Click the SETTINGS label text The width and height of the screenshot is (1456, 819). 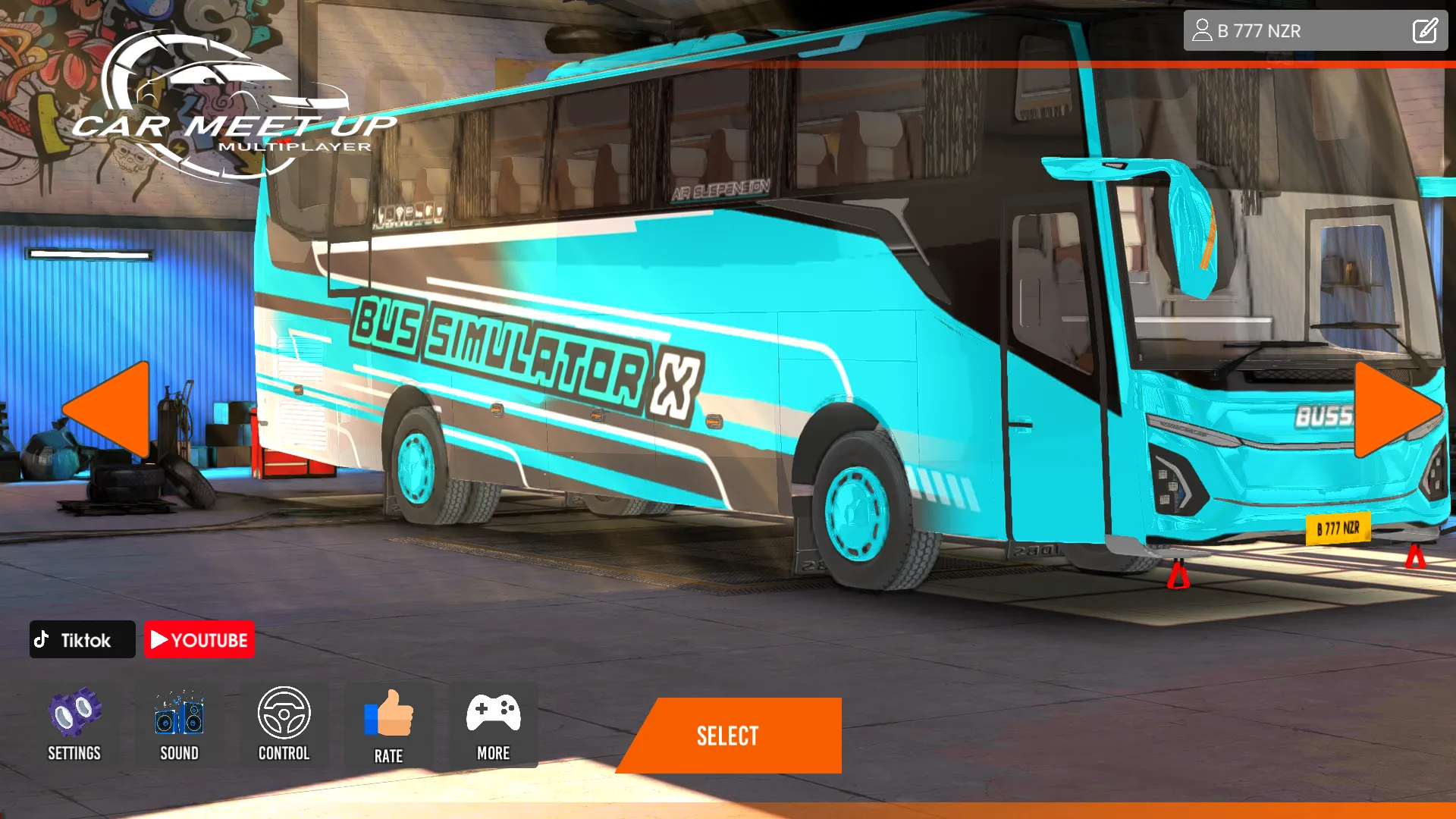point(74,753)
